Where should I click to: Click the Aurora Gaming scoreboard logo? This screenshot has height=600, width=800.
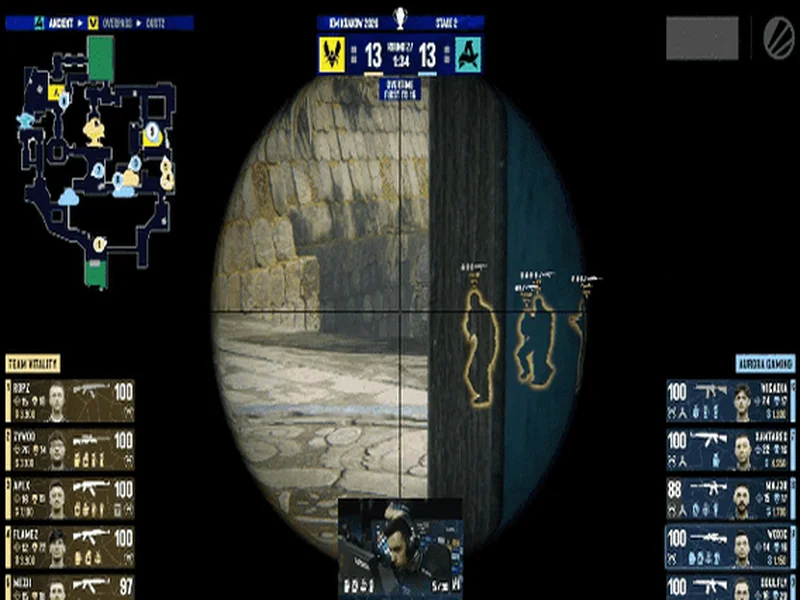click(x=468, y=55)
